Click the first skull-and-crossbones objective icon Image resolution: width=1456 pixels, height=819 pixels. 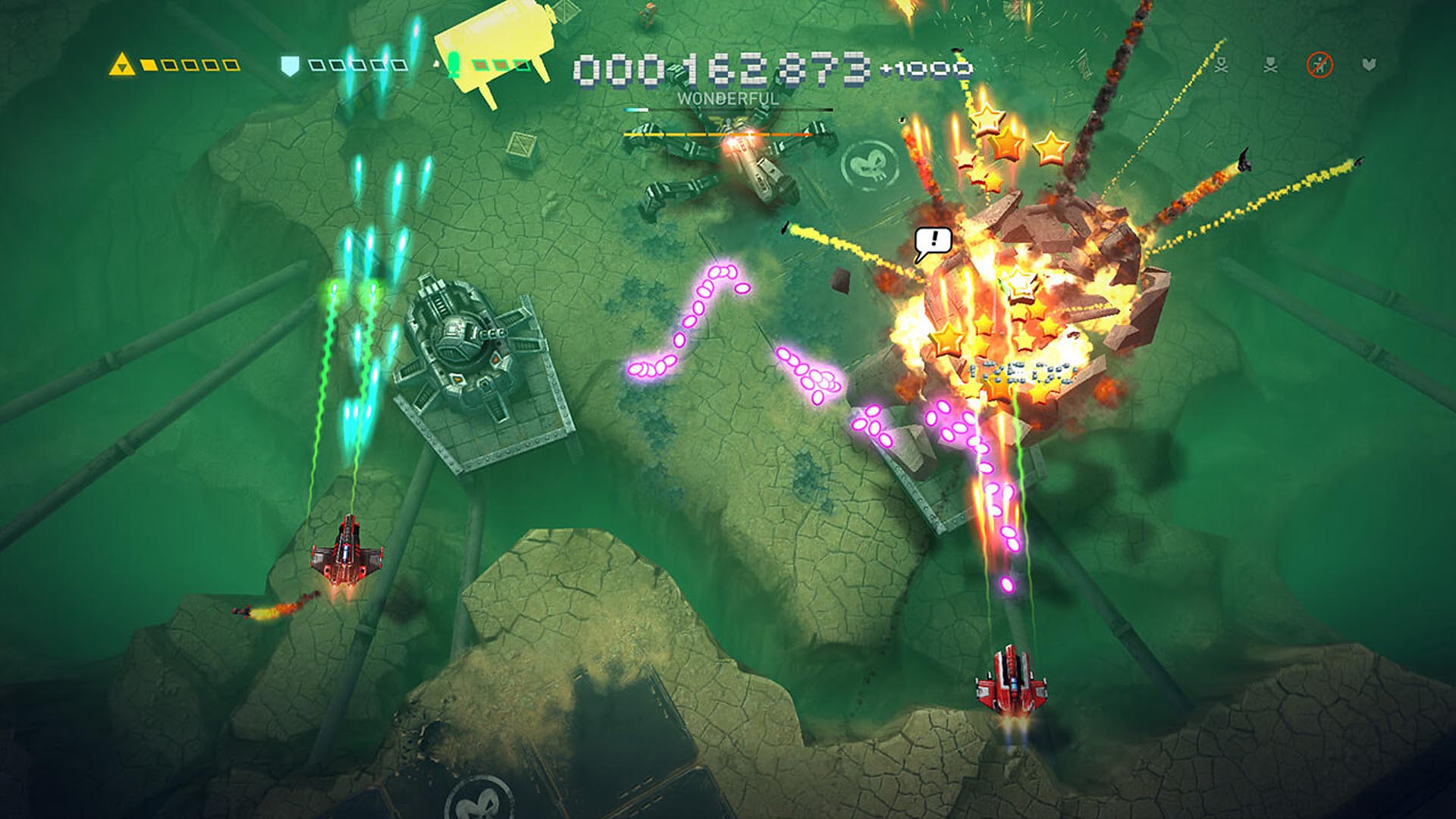pyautogui.click(x=1222, y=64)
